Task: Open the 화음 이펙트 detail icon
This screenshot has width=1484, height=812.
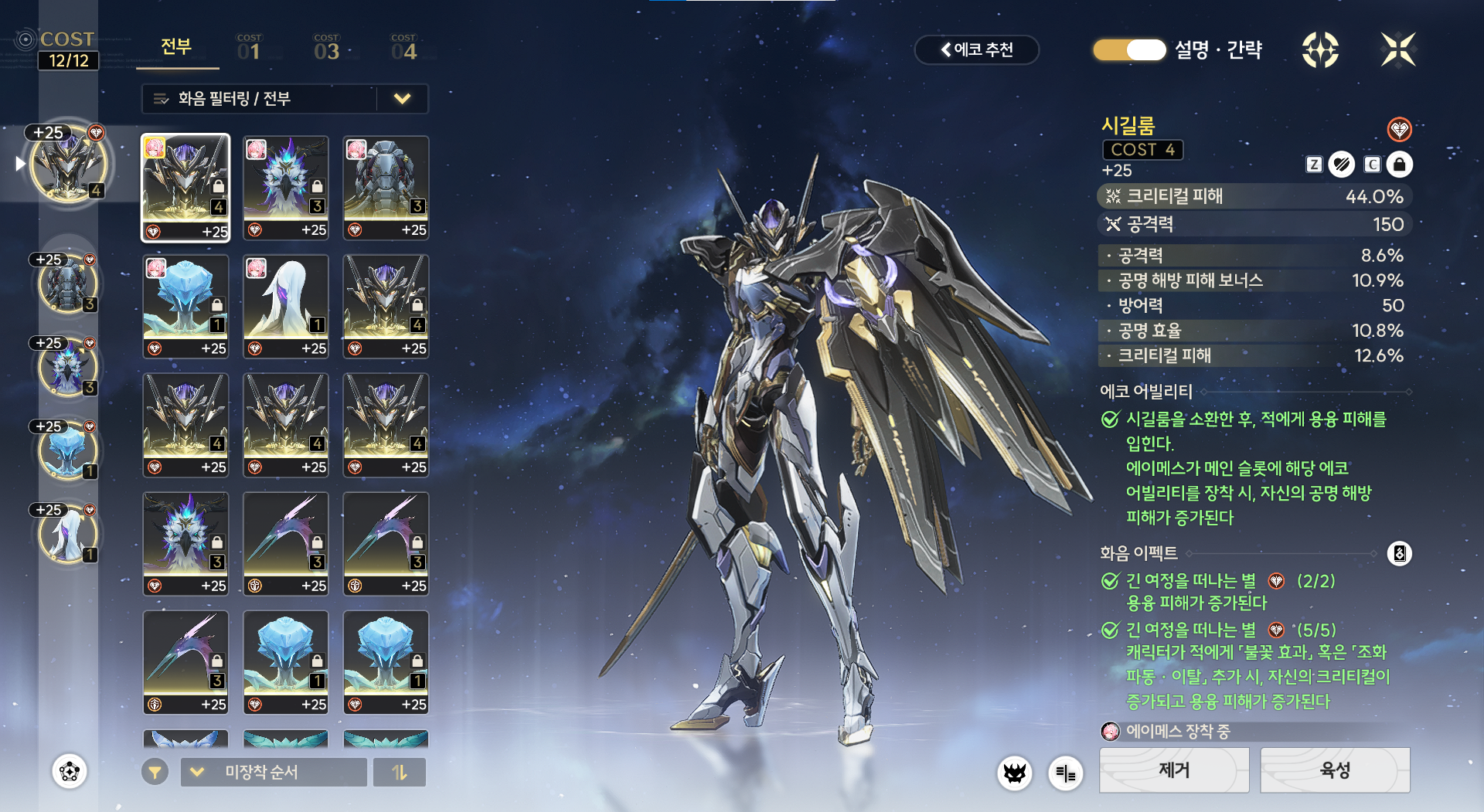Action: click(1399, 553)
